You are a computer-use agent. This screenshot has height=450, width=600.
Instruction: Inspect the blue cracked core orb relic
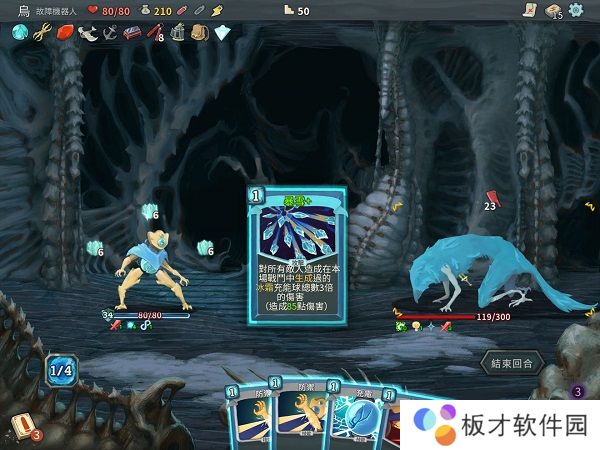19,33
